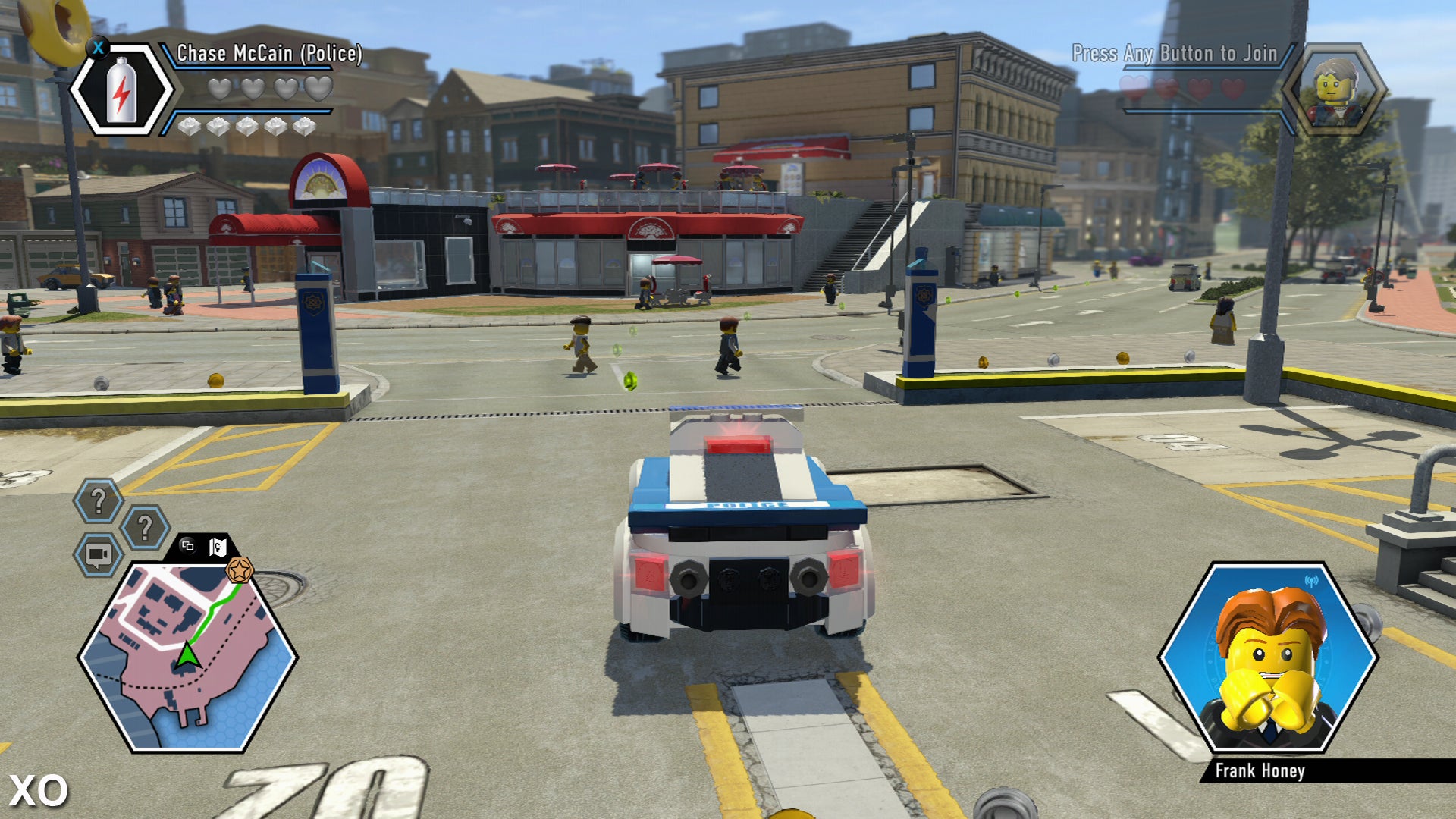This screenshot has width=1456, height=819.
Task: Click the Press Any Button to Join prompt
Action: 1175,53
